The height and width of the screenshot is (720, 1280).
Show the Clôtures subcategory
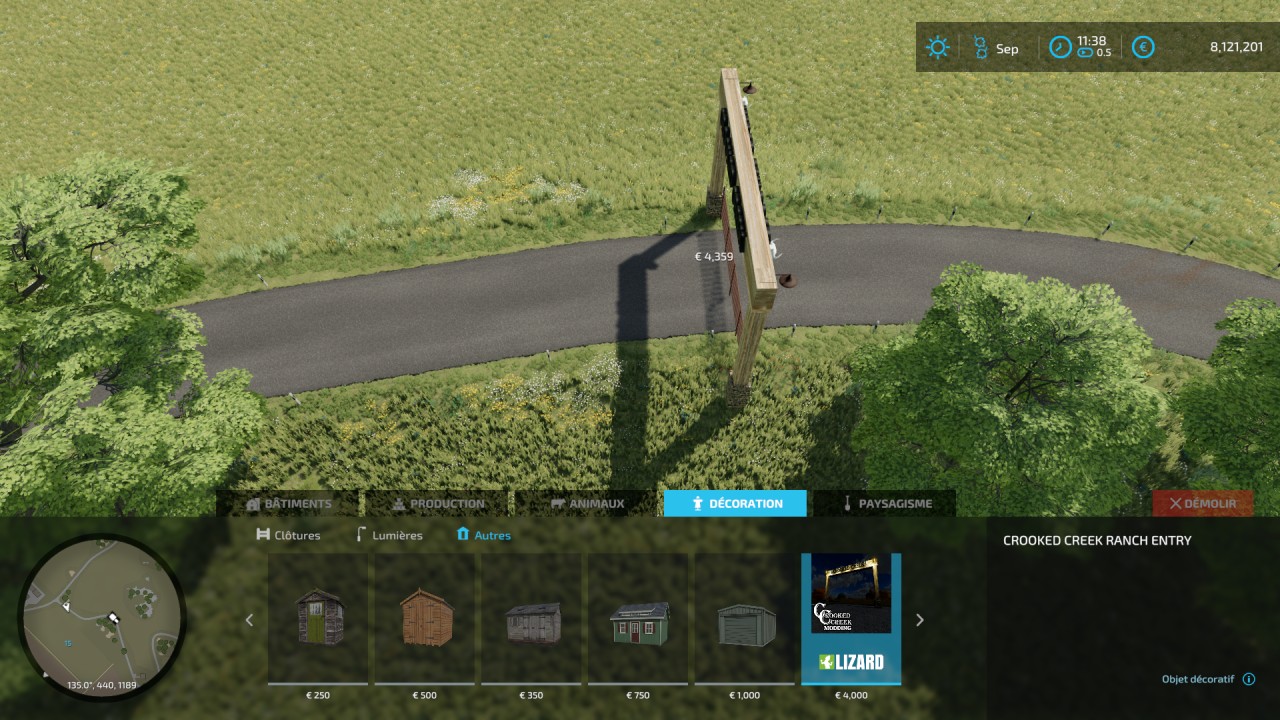click(x=289, y=535)
